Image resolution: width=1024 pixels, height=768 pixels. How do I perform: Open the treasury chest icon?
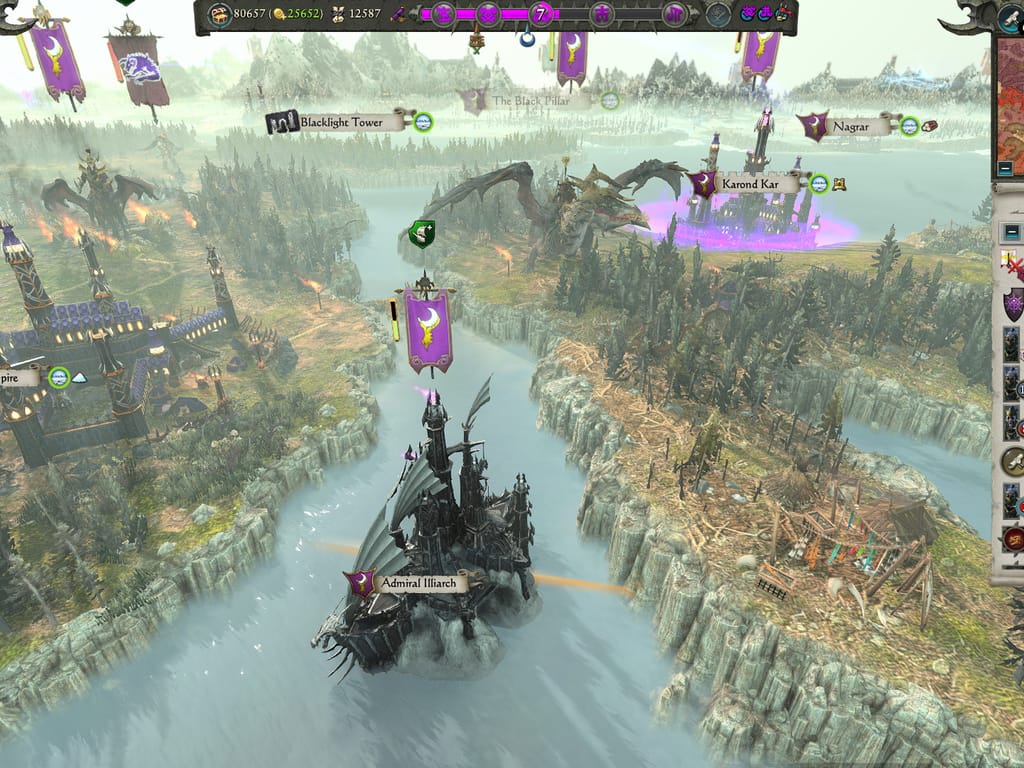pos(220,14)
